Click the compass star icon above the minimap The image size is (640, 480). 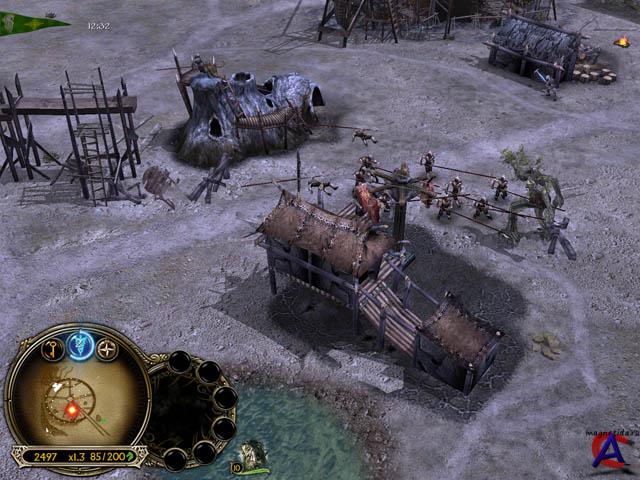click(x=107, y=349)
